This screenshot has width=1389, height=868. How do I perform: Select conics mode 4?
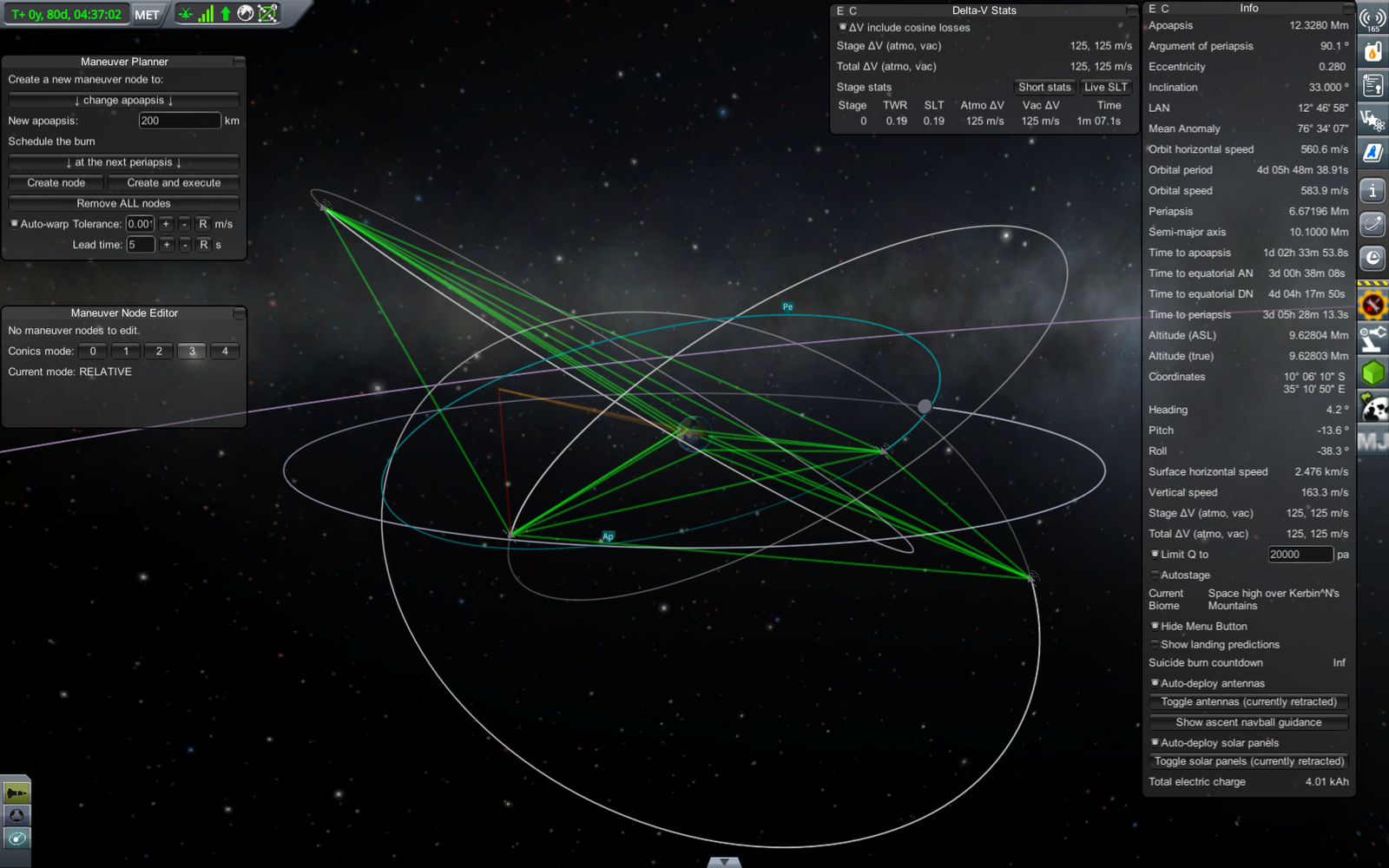[225, 352]
